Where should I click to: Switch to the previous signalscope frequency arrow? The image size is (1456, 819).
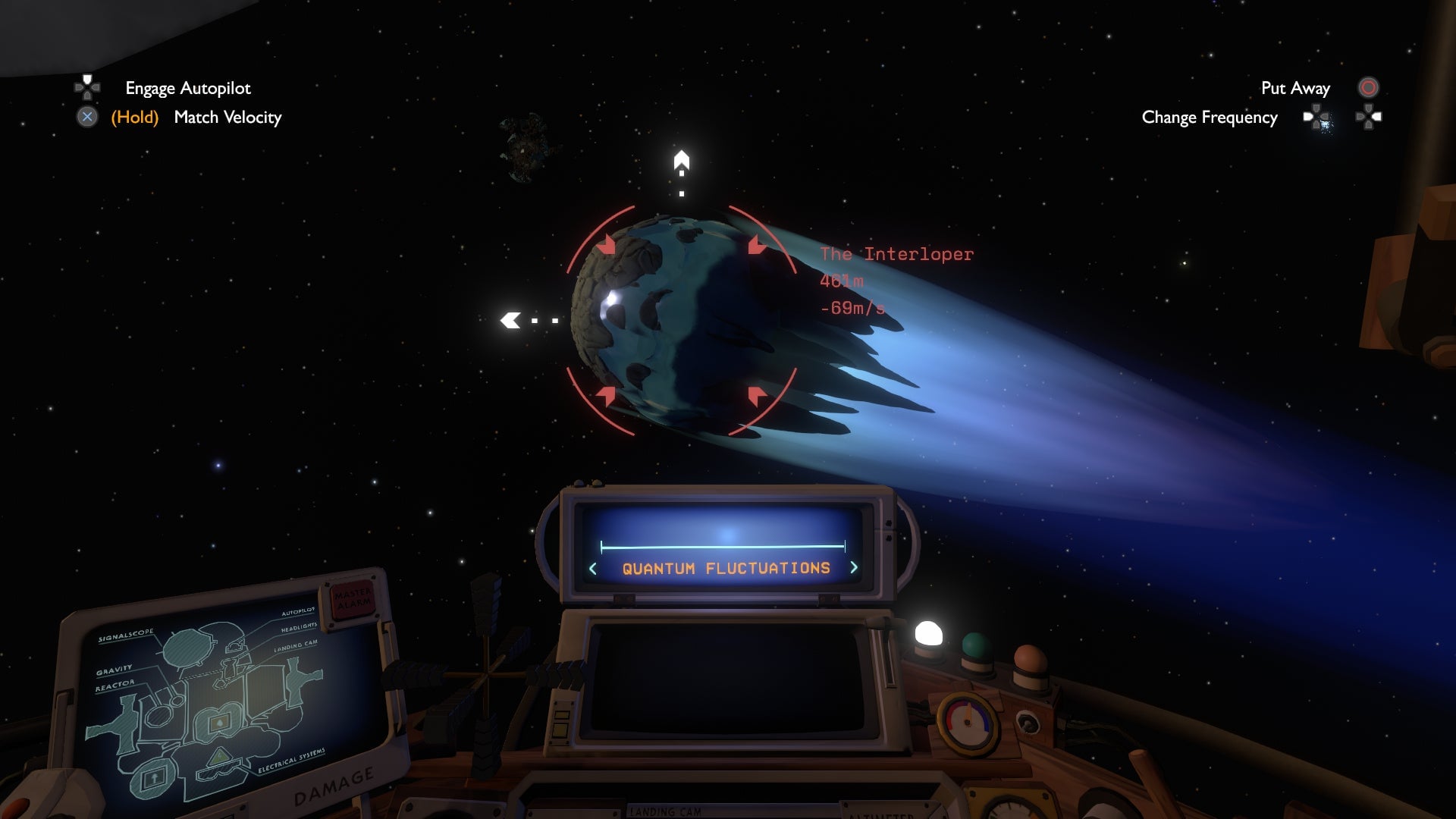[x=593, y=569]
